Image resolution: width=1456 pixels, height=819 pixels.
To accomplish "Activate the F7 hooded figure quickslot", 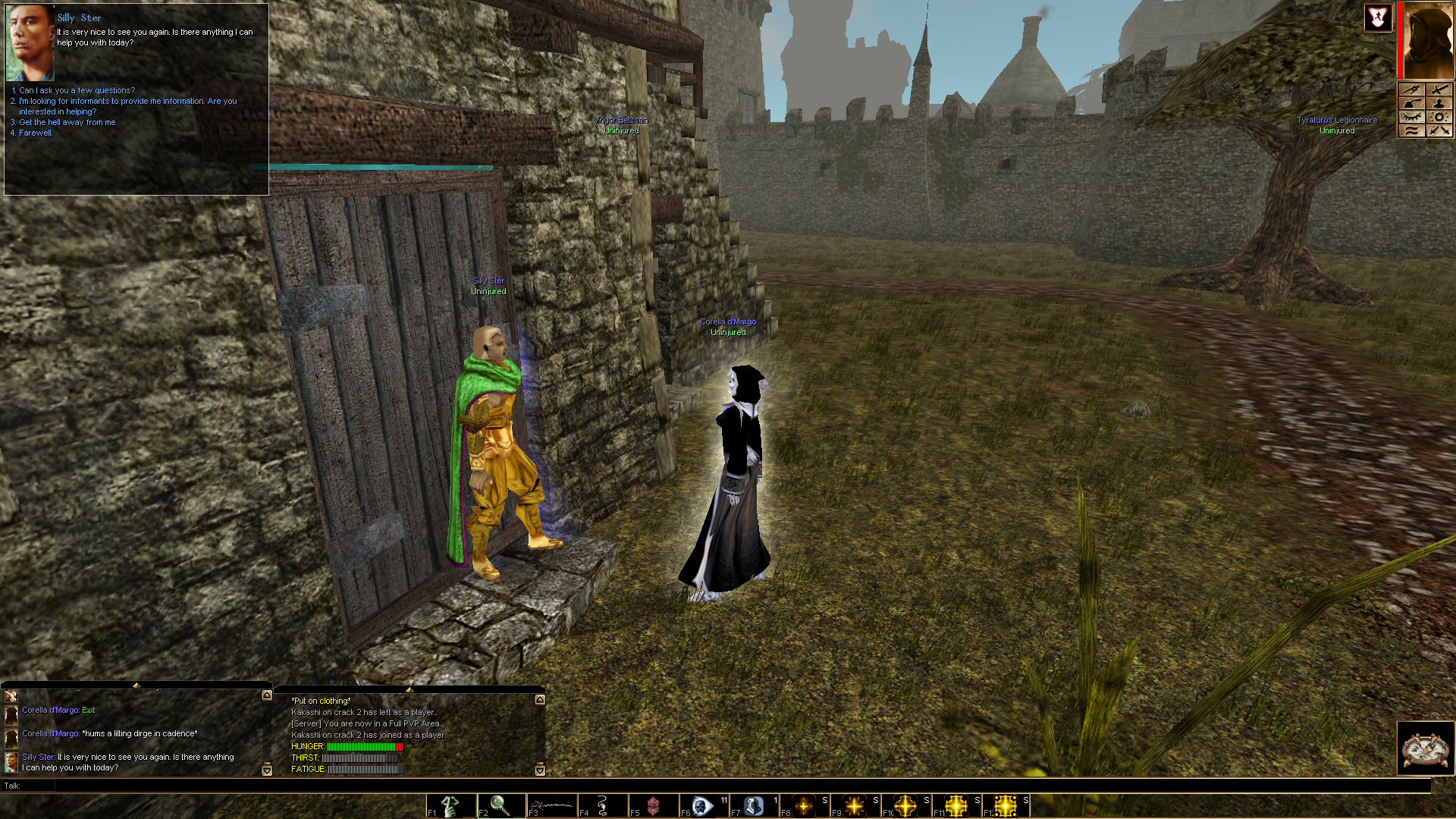I will 755,805.
